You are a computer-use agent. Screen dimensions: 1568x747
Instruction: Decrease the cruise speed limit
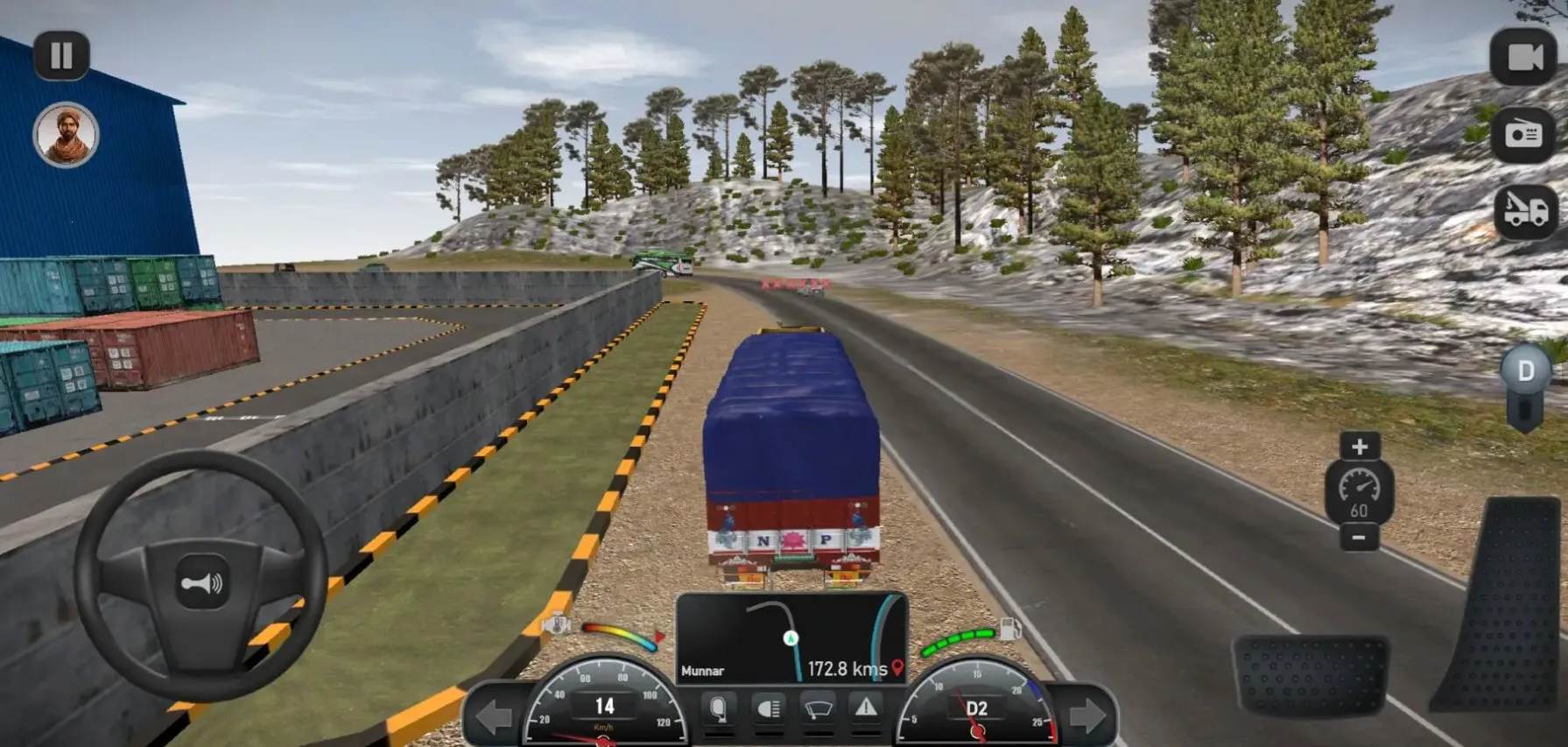(1359, 537)
